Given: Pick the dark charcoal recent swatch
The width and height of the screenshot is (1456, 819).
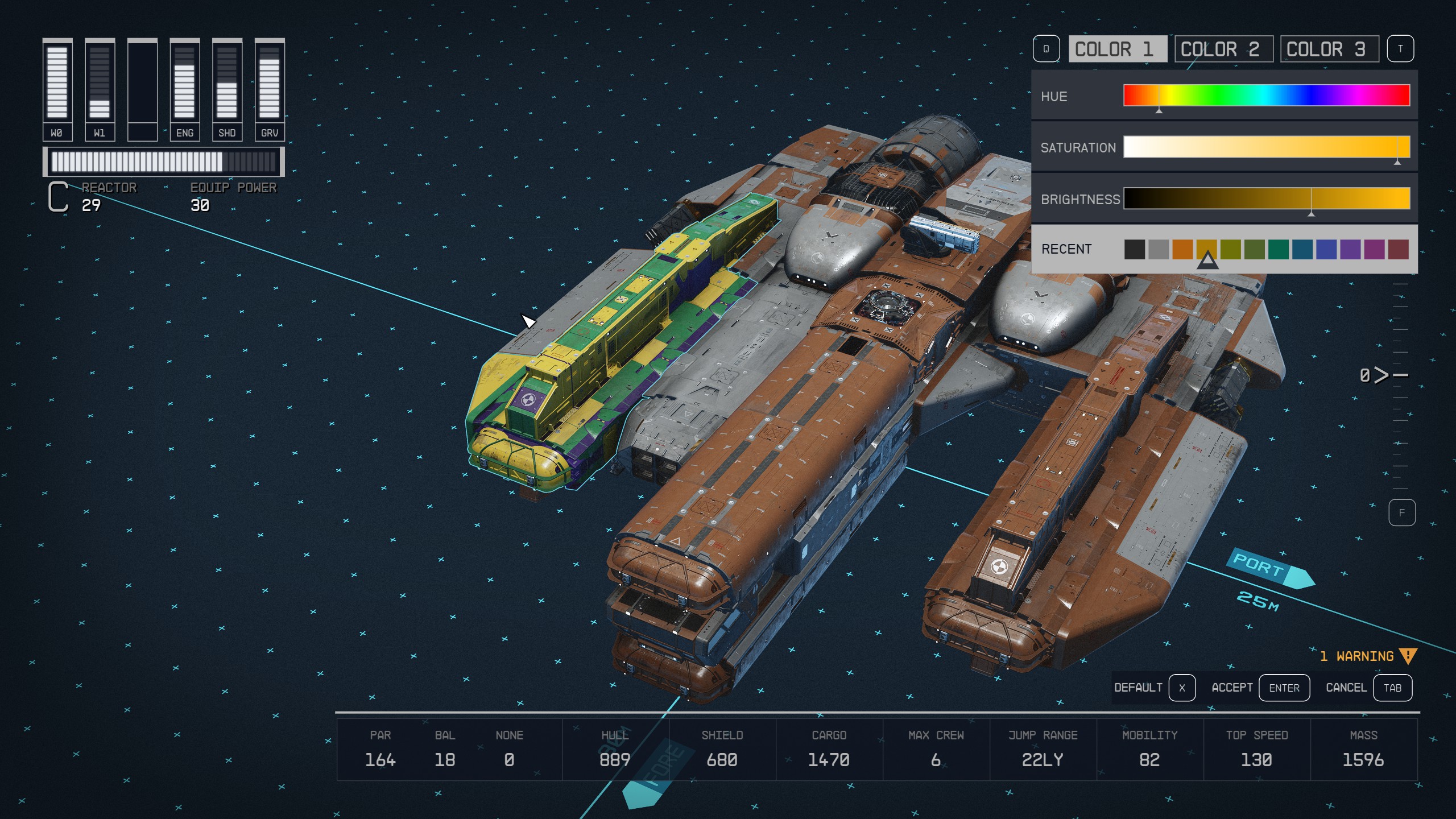Looking at the screenshot, I should pyautogui.click(x=1135, y=249).
